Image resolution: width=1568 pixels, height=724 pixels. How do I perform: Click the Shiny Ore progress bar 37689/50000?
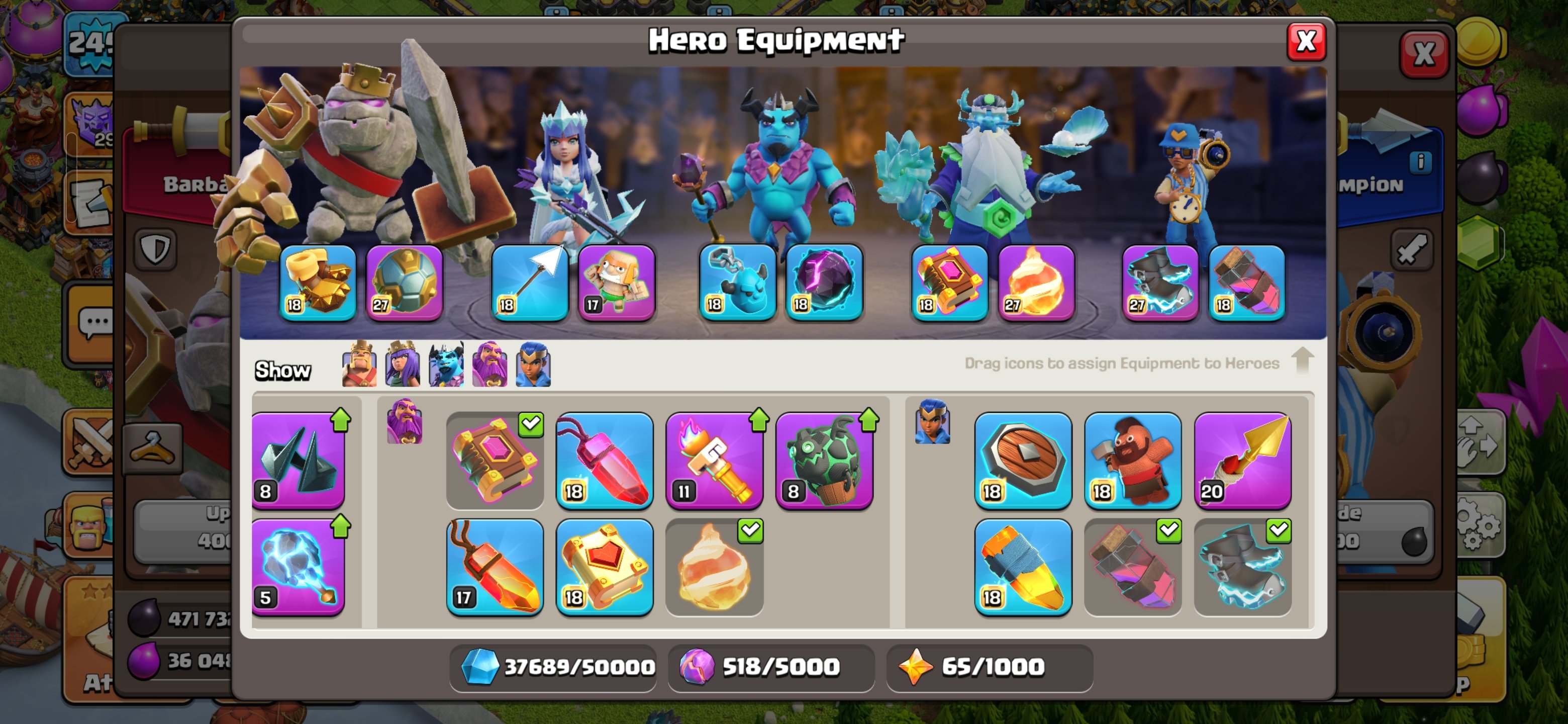tap(553, 667)
